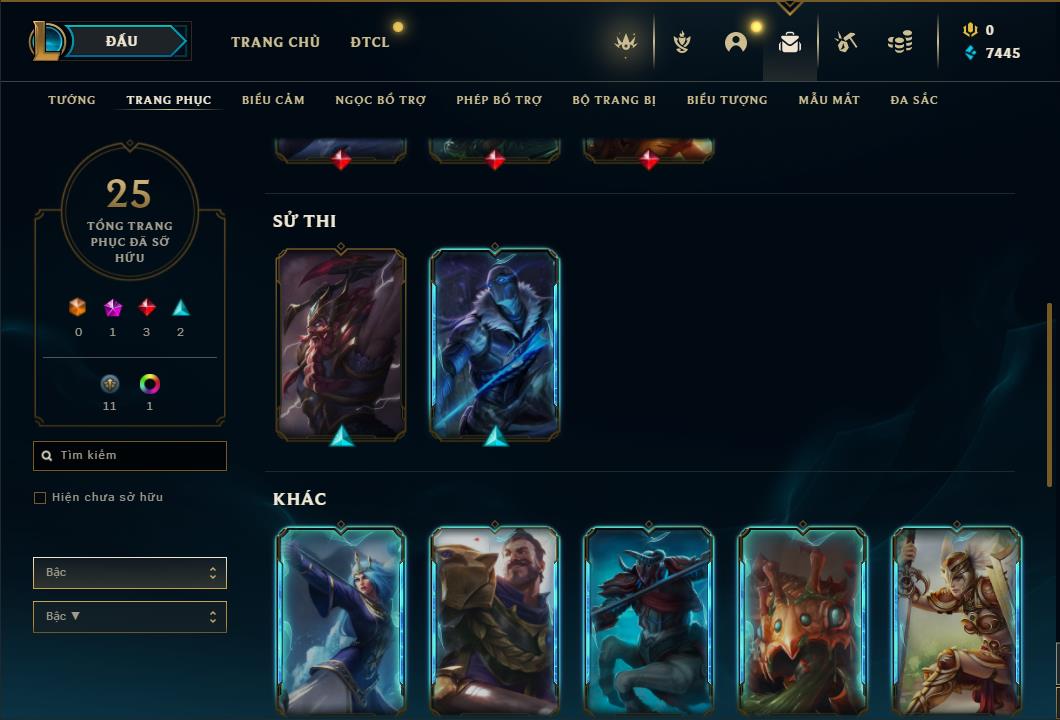Open the profile icon in the top bar
Image resolution: width=1060 pixels, height=720 pixels.
[736, 42]
